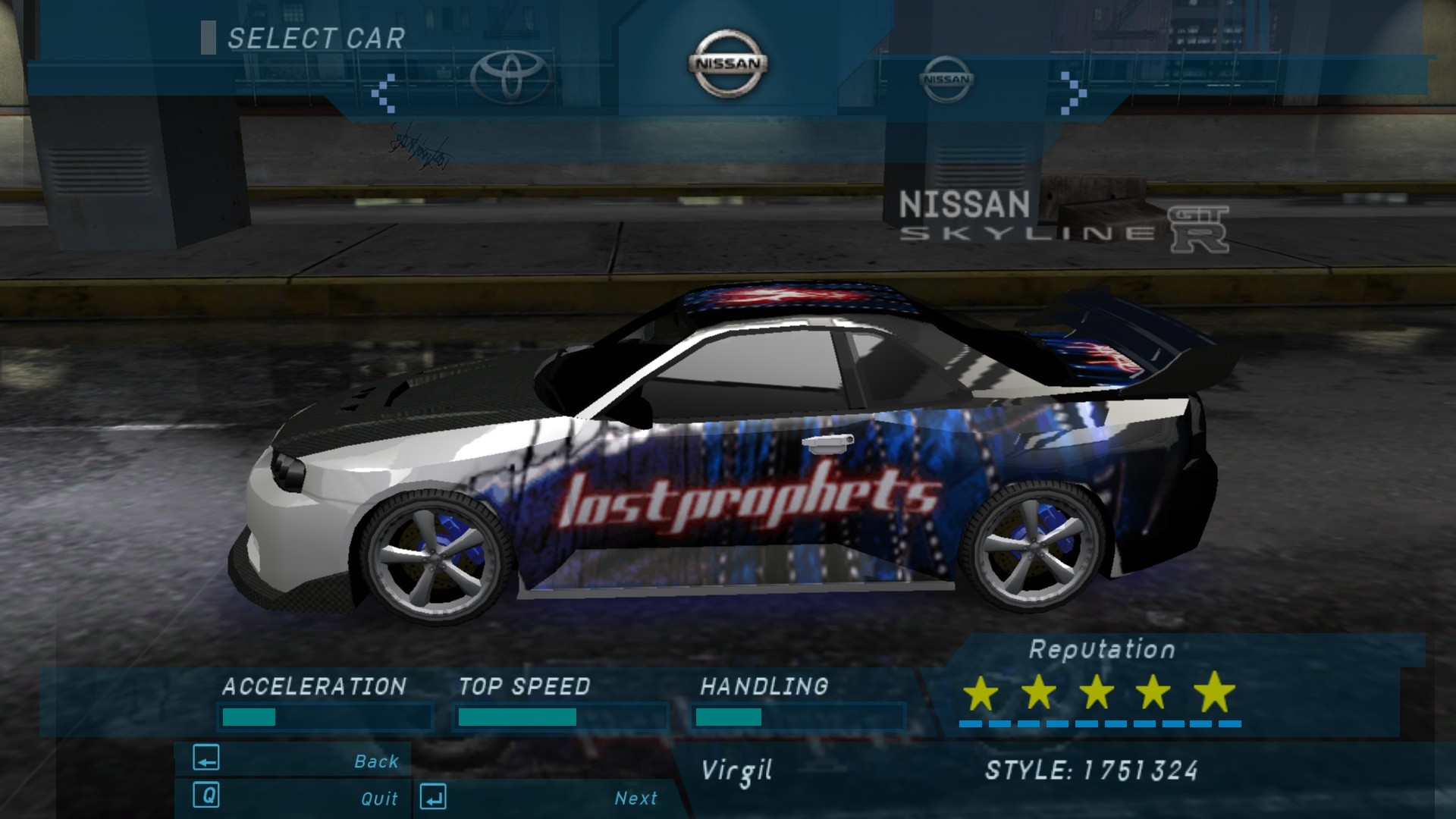The height and width of the screenshot is (819, 1456).
Task: Pick the dimmed Nissan logo beside the right arrow
Action: [x=946, y=79]
